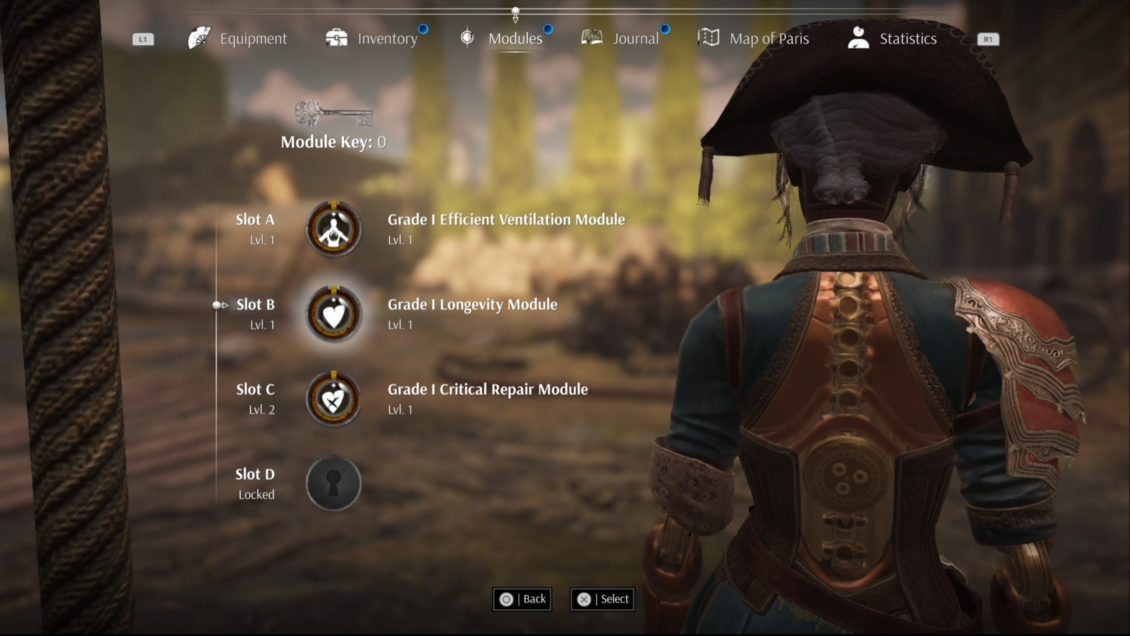
Task: Select the Critical Repair Module in Slot C
Action: tap(334, 399)
